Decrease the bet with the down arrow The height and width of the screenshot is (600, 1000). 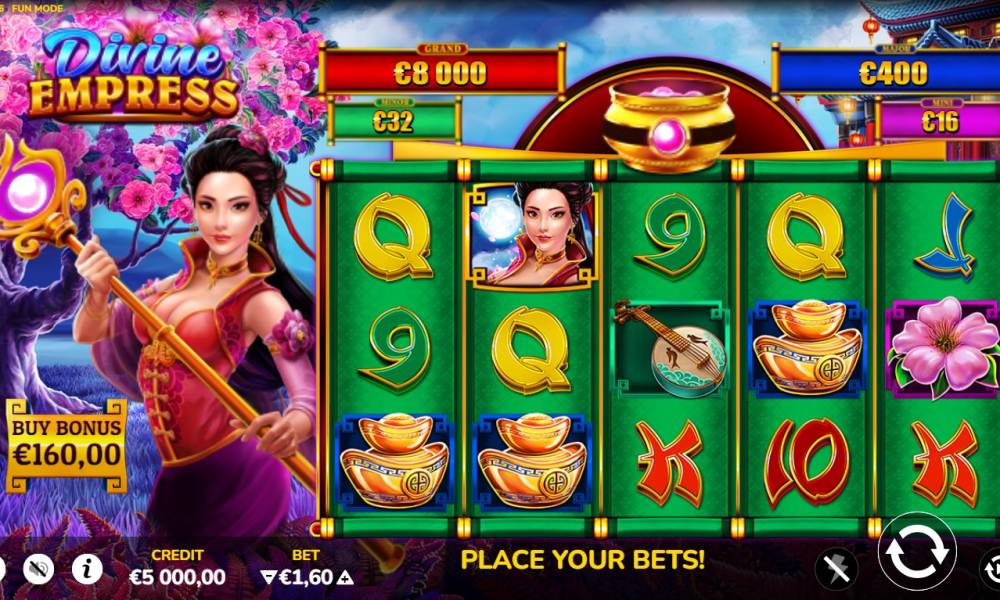(x=267, y=577)
